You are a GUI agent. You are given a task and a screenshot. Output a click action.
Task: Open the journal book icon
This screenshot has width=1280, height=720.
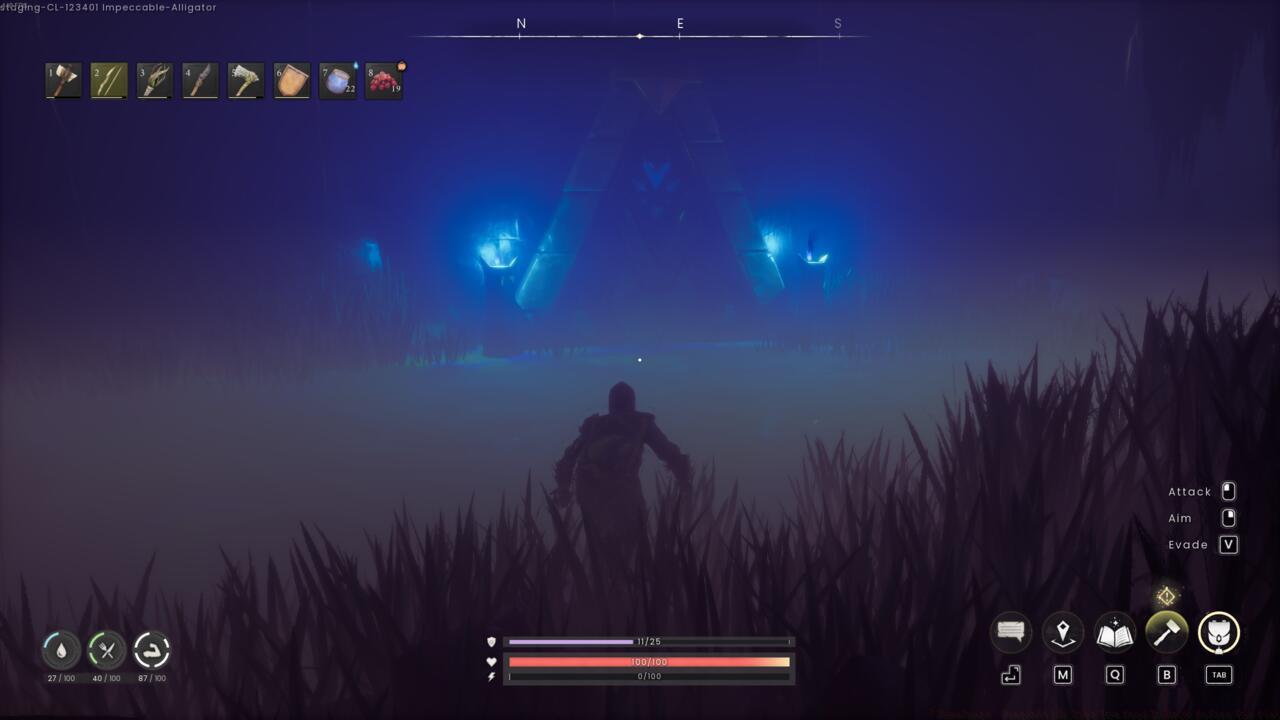click(1114, 631)
